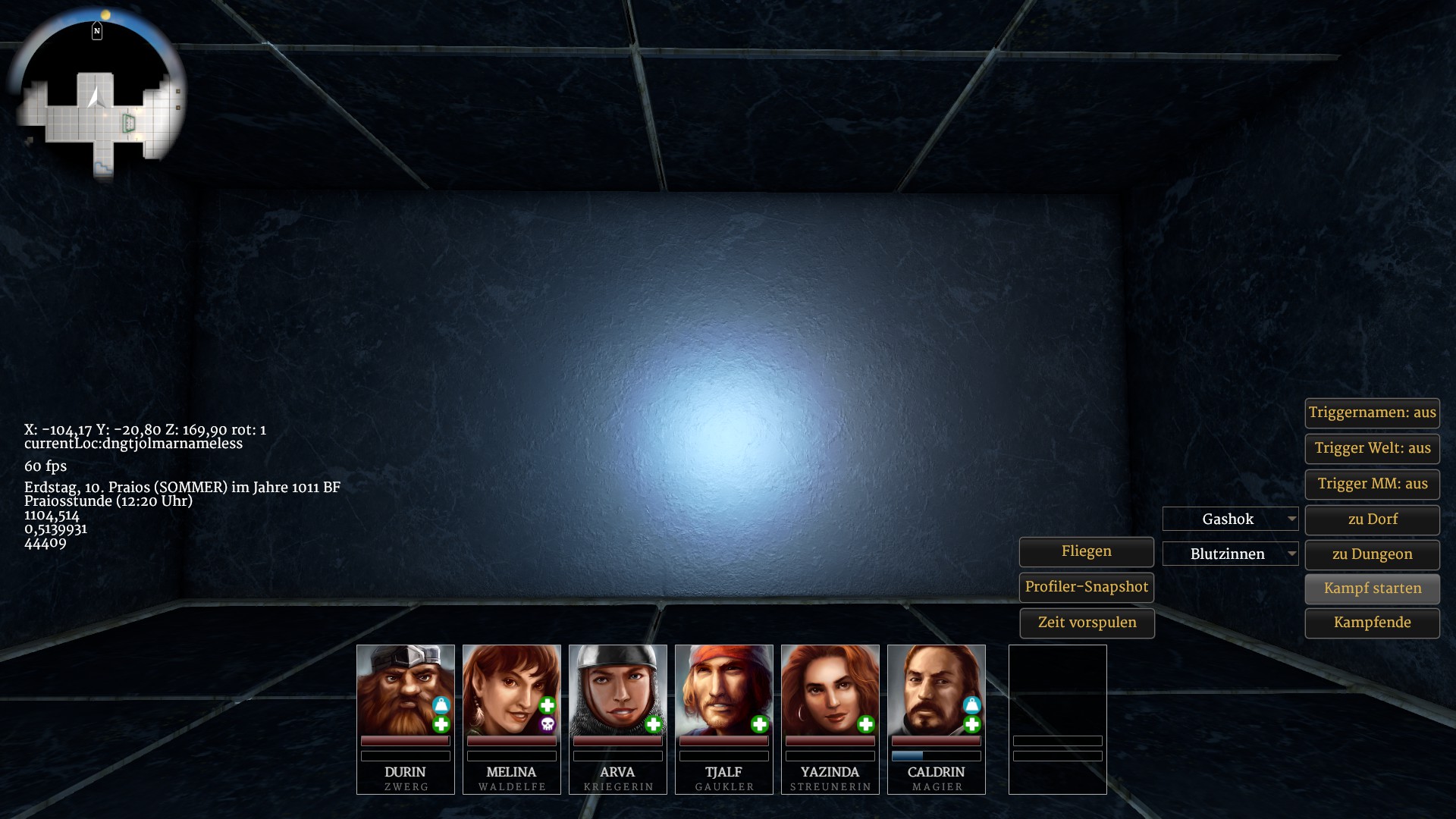The image size is (1456, 819).
Task: Teleport using the zu Dungeon button
Action: pyautogui.click(x=1372, y=554)
